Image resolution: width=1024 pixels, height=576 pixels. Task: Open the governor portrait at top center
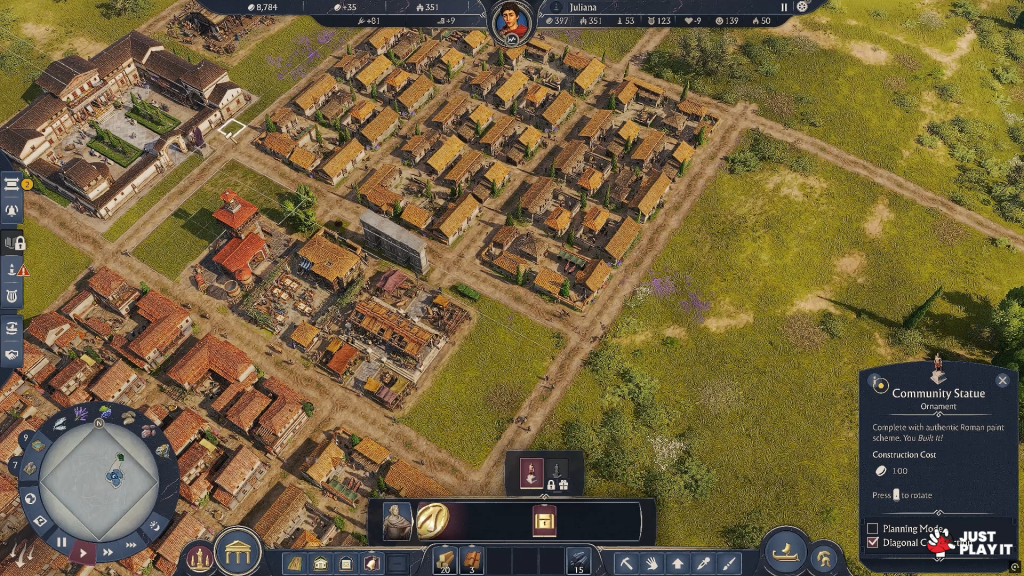(512, 17)
